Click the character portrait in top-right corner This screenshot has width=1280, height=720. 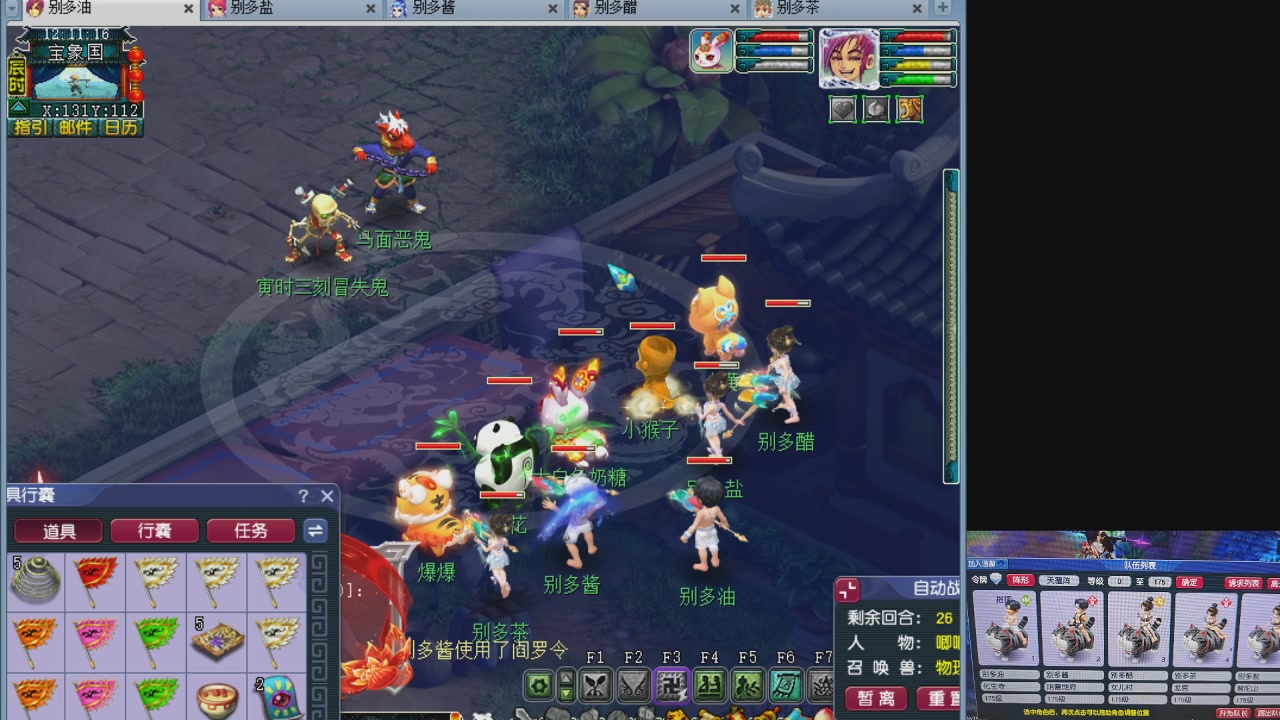[x=848, y=58]
